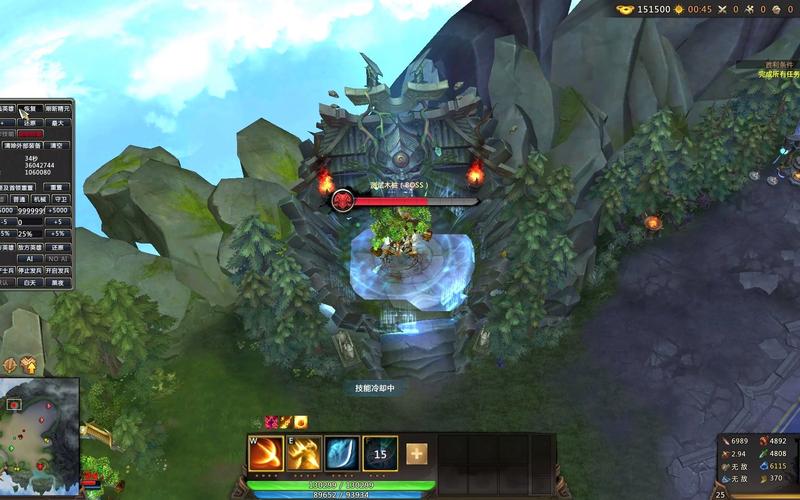This screenshot has height=500, width=800.
Task: Click the 刷新精元 button
Action: 58,109
